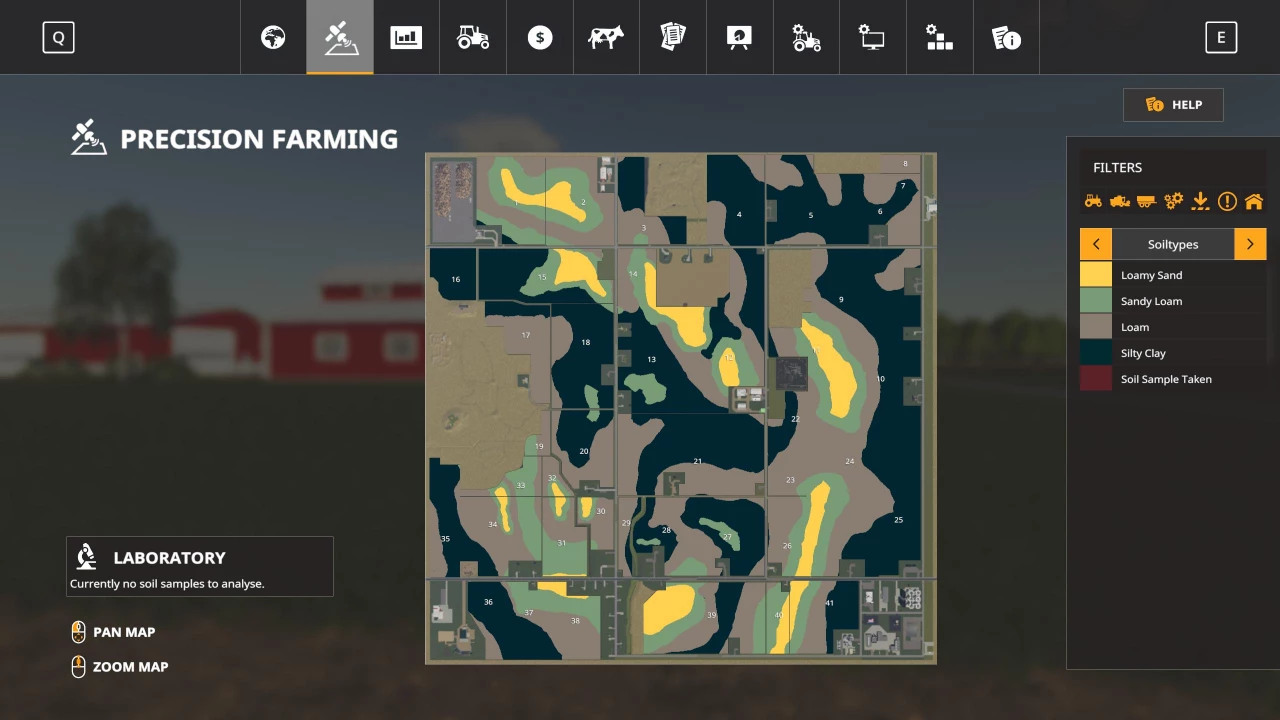
Task: Toggle the warning exclamation filter
Action: tap(1227, 200)
